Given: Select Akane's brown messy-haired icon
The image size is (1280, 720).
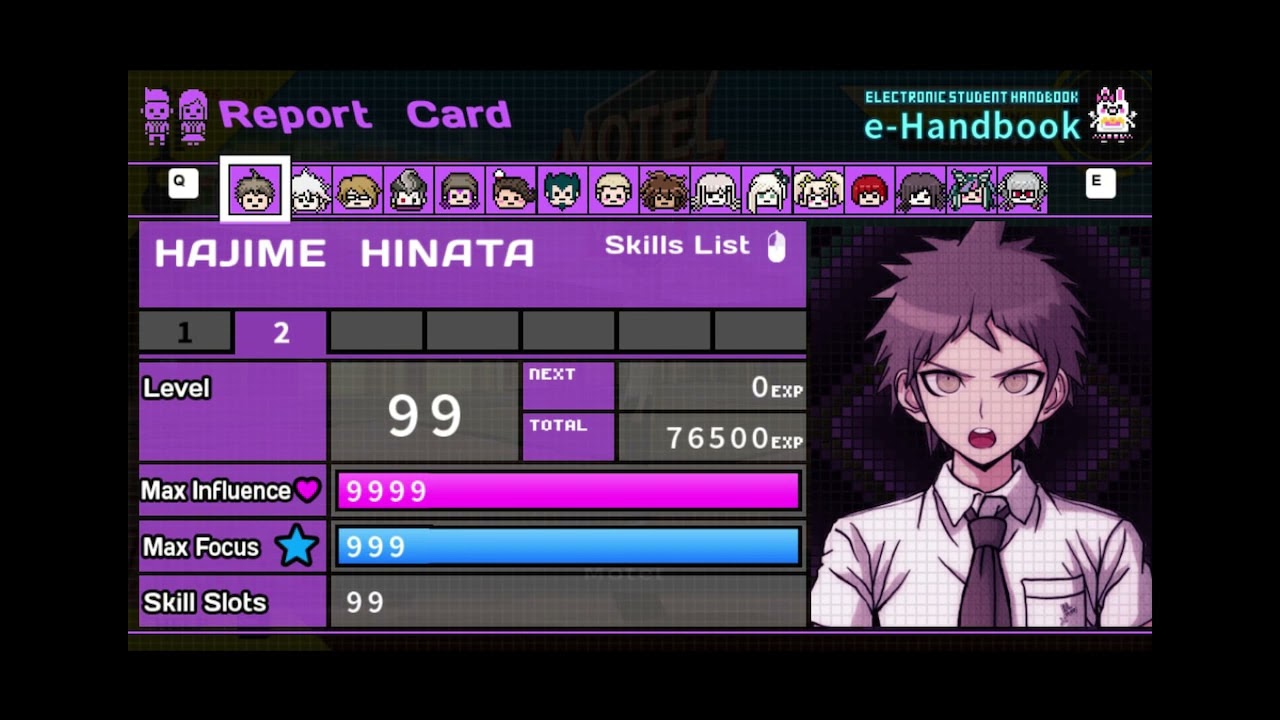Looking at the screenshot, I should (664, 190).
